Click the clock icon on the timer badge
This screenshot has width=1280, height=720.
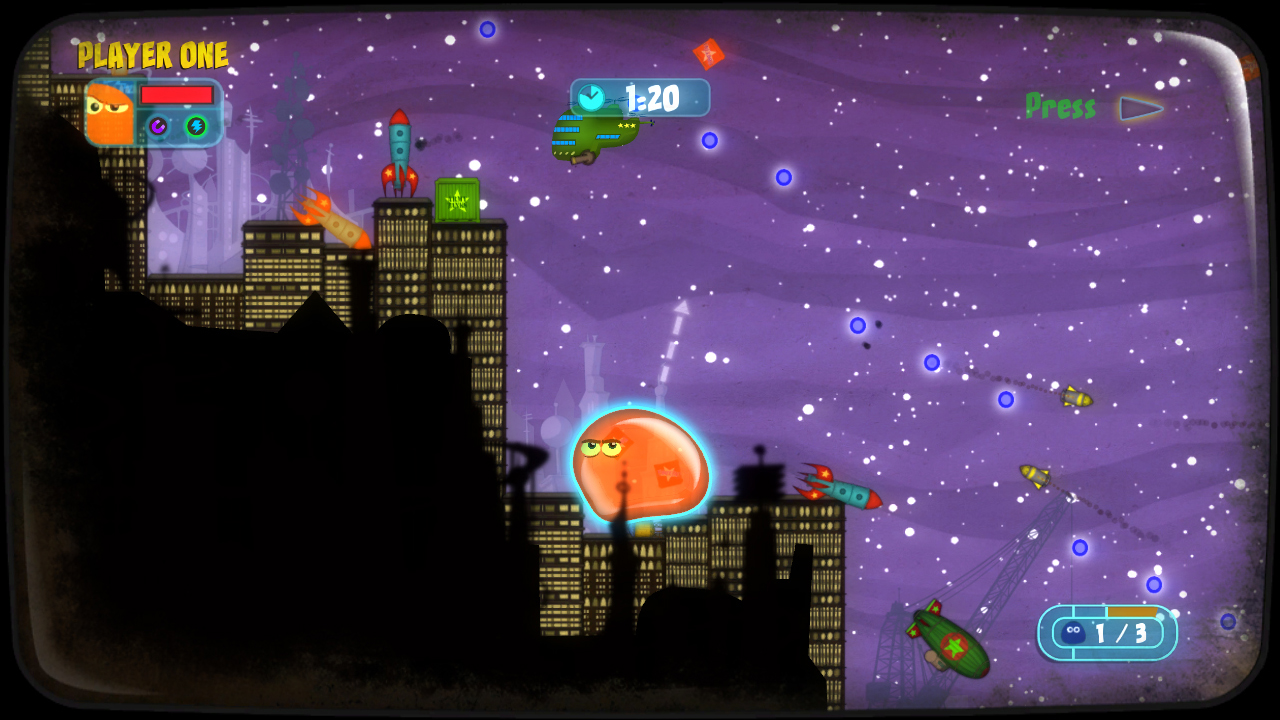click(592, 98)
